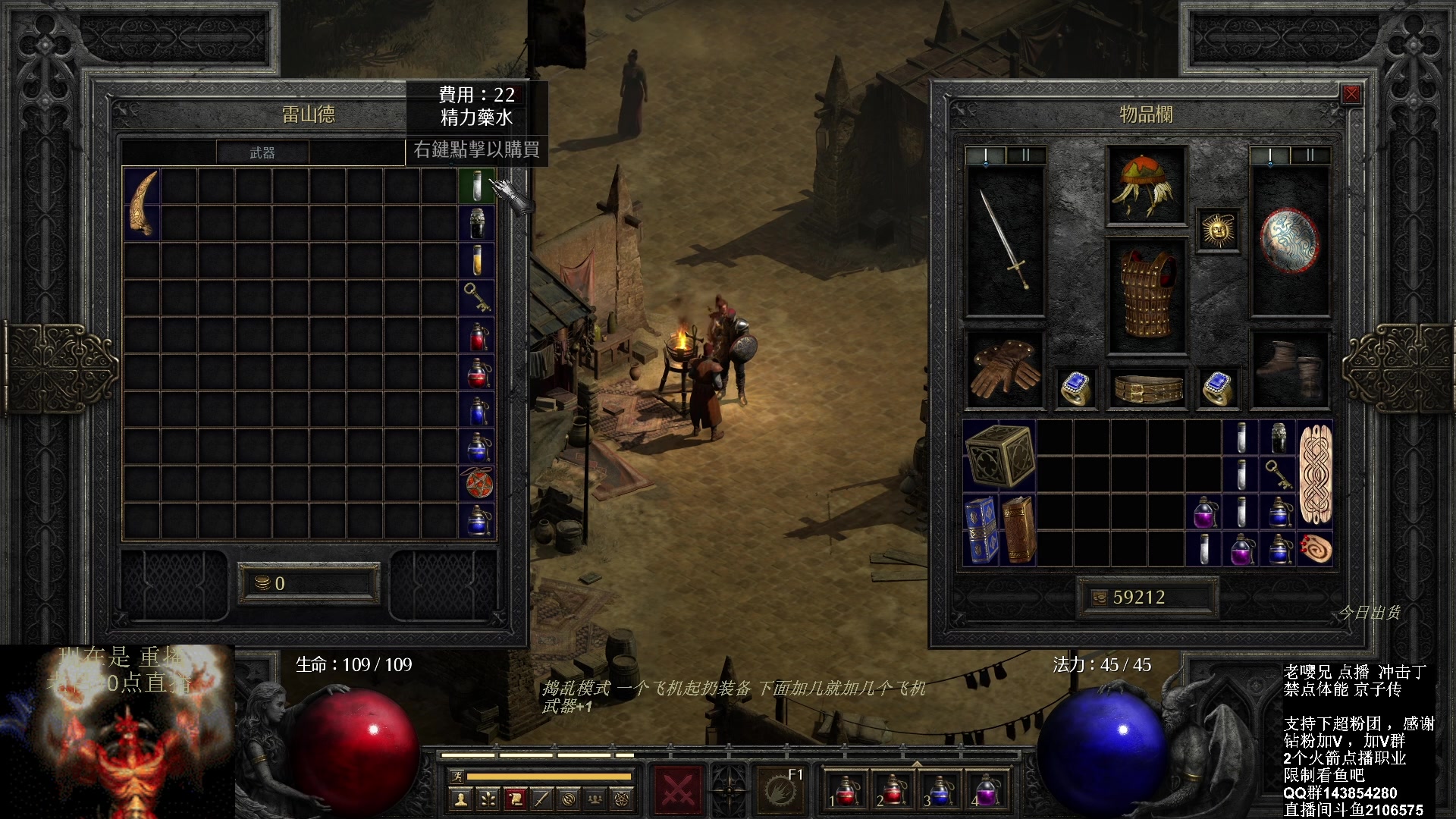This screenshot has width=1456, height=819.
Task: Open the character screen from the mini panel
Action: click(x=460, y=799)
